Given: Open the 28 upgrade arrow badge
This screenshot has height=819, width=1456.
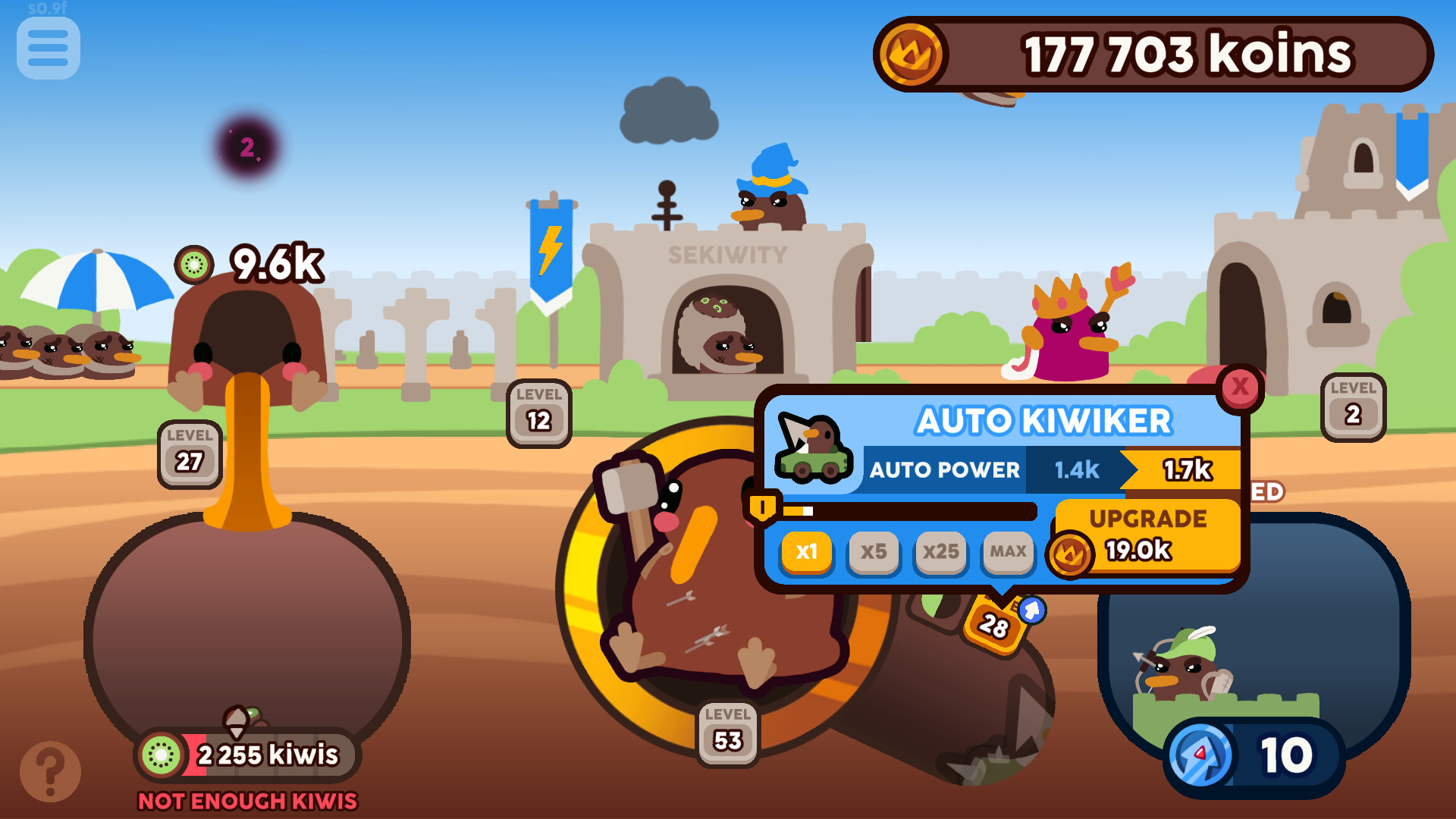Looking at the screenshot, I should (994, 625).
